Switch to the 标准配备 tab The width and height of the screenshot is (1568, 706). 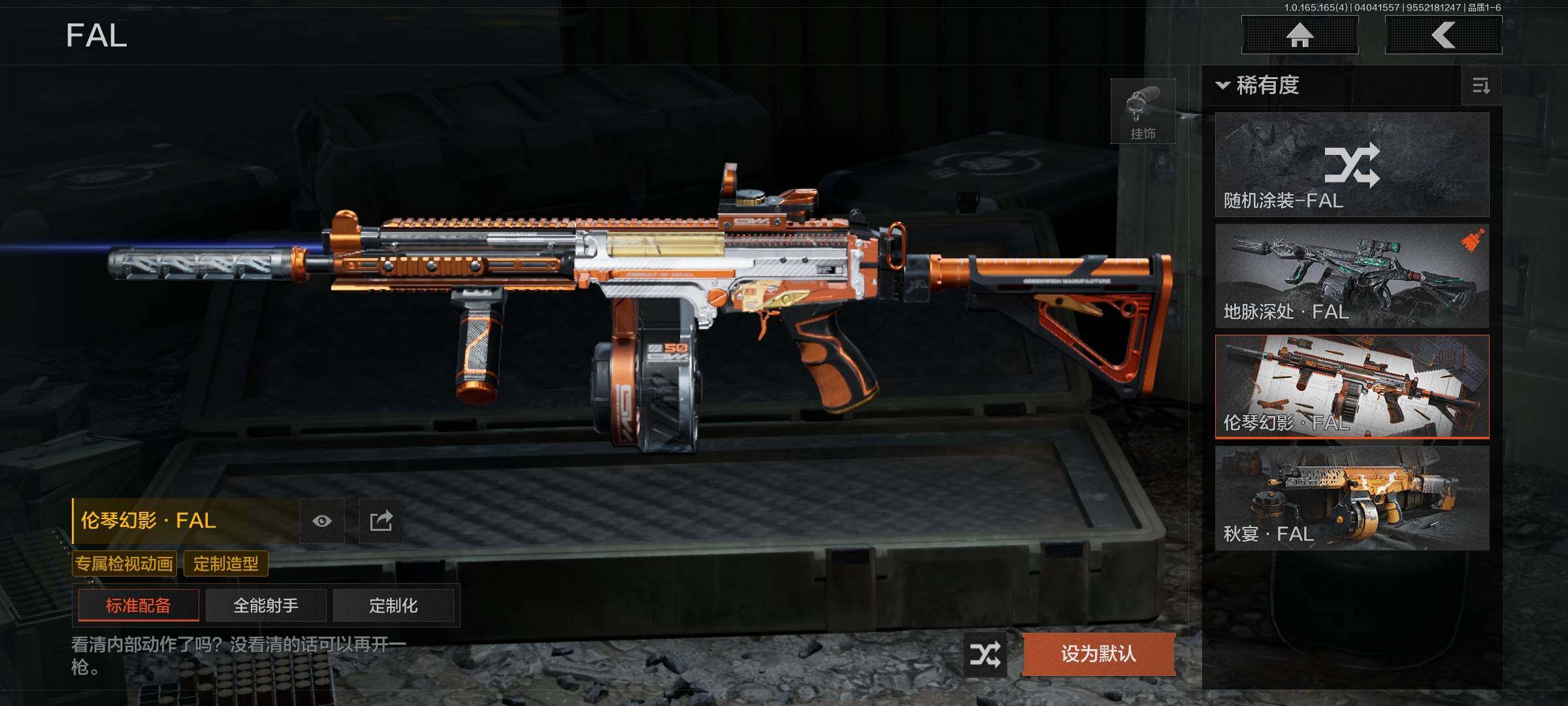[x=139, y=605]
